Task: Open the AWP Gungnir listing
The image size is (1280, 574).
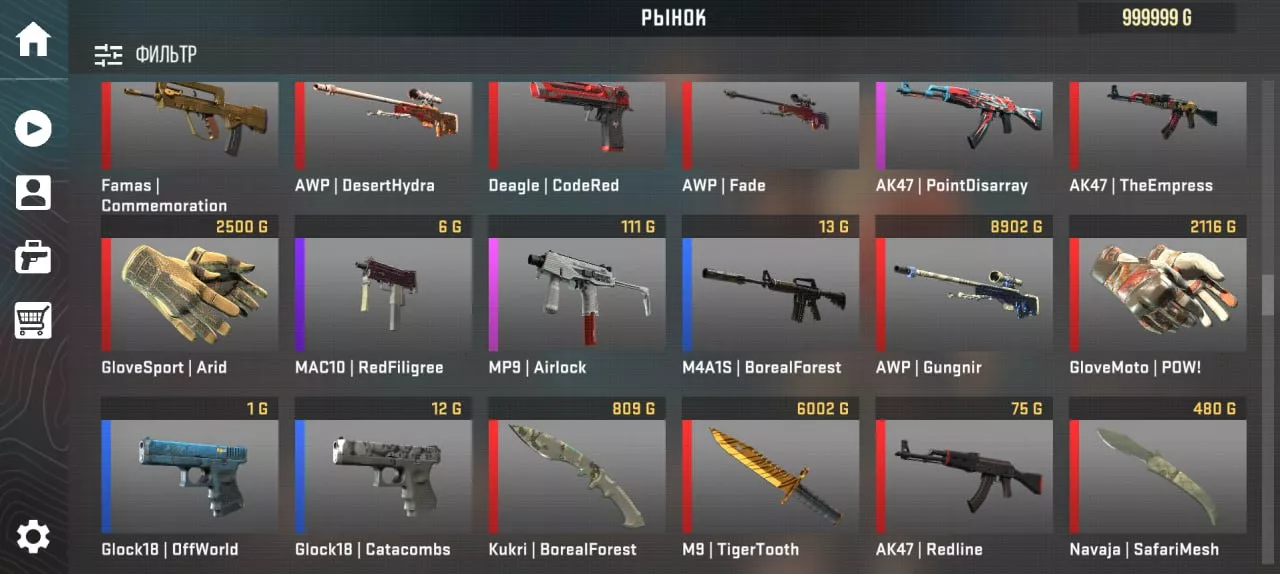Action: pos(964,295)
